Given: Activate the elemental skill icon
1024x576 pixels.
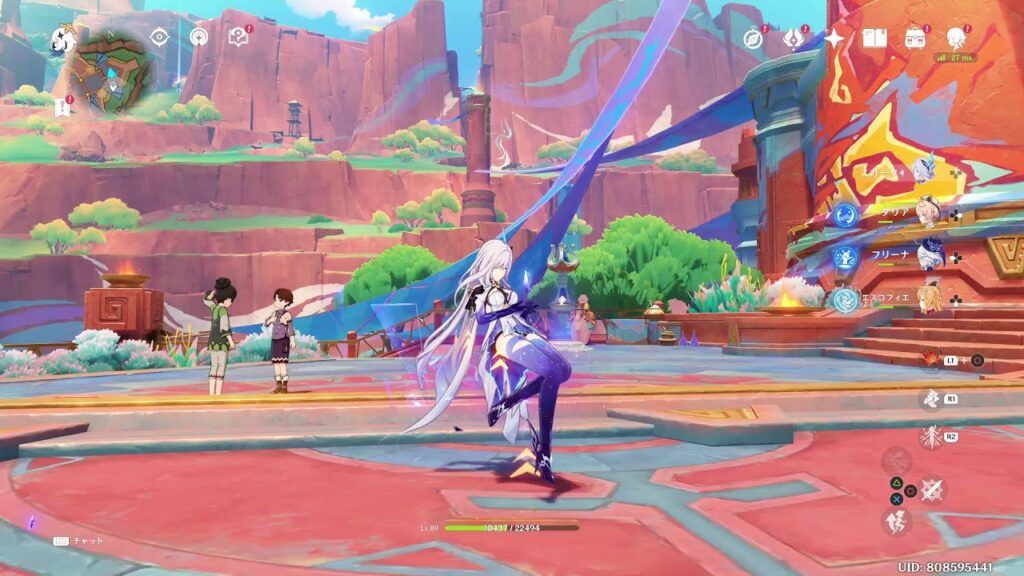Looking at the screenshot, I should coord(930,400).
